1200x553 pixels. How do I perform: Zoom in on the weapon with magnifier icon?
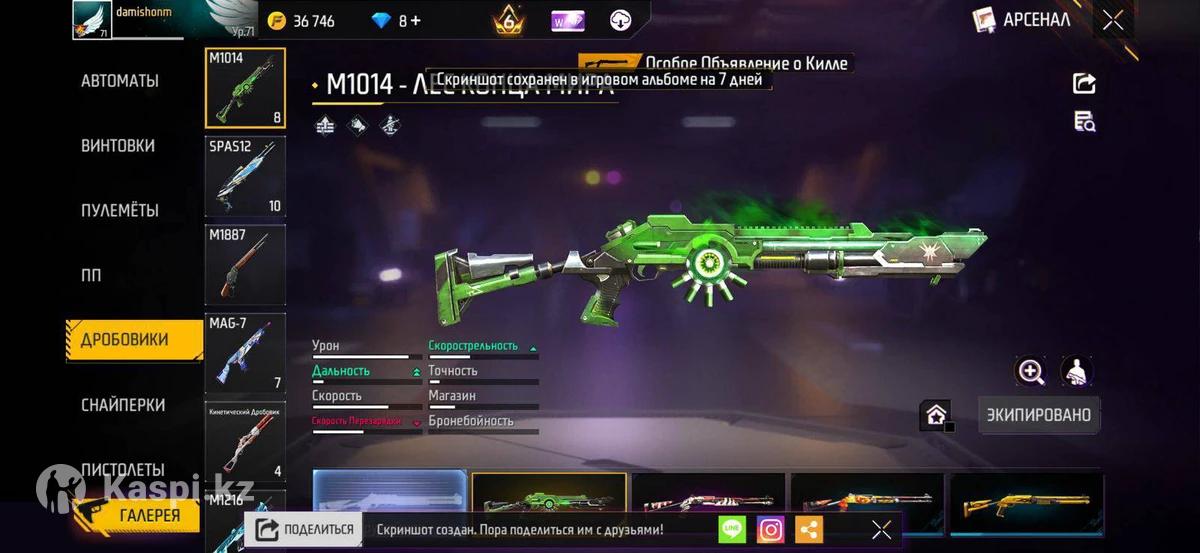point(1031,372)
